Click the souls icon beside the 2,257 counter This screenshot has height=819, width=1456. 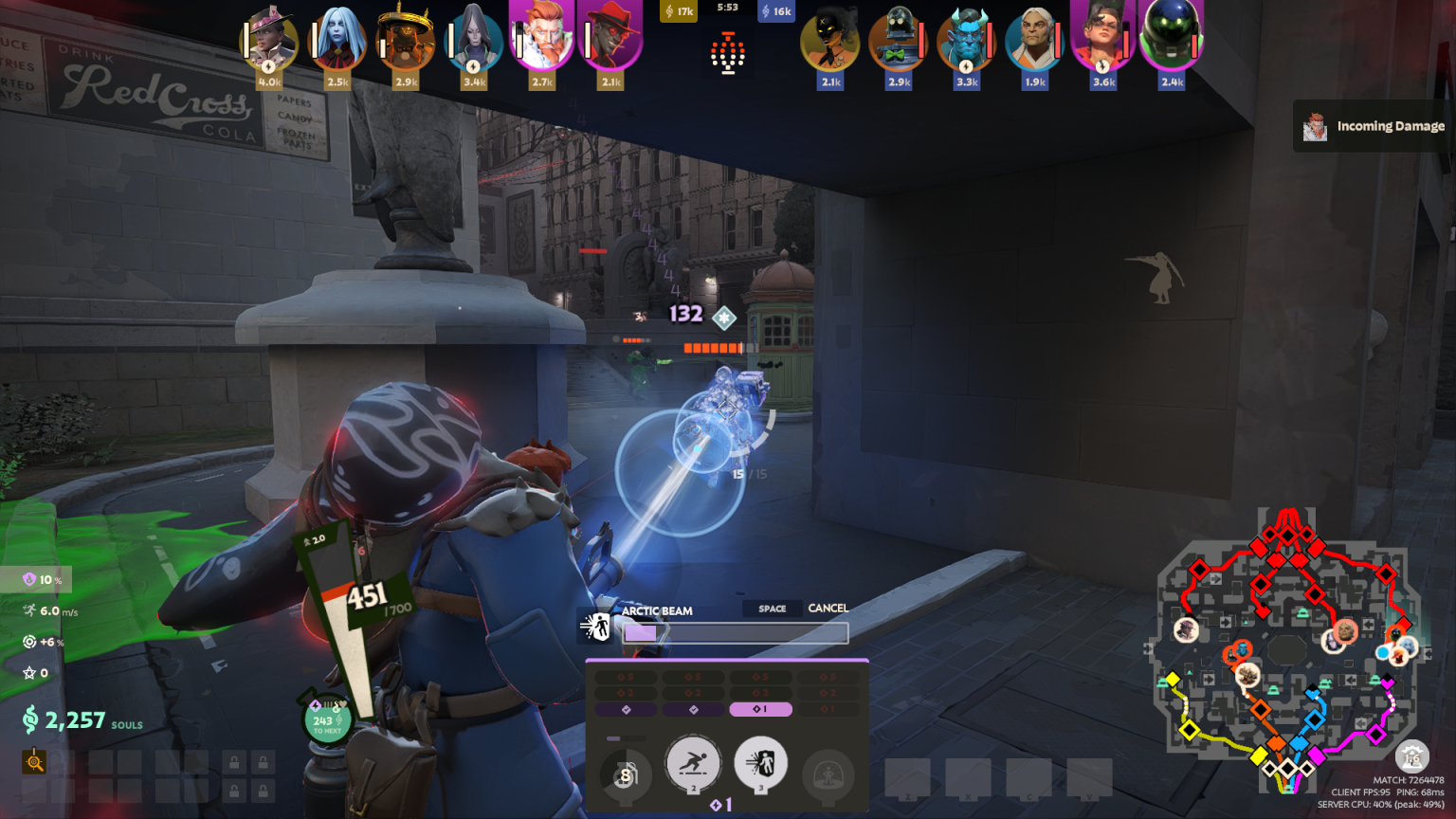31,719
